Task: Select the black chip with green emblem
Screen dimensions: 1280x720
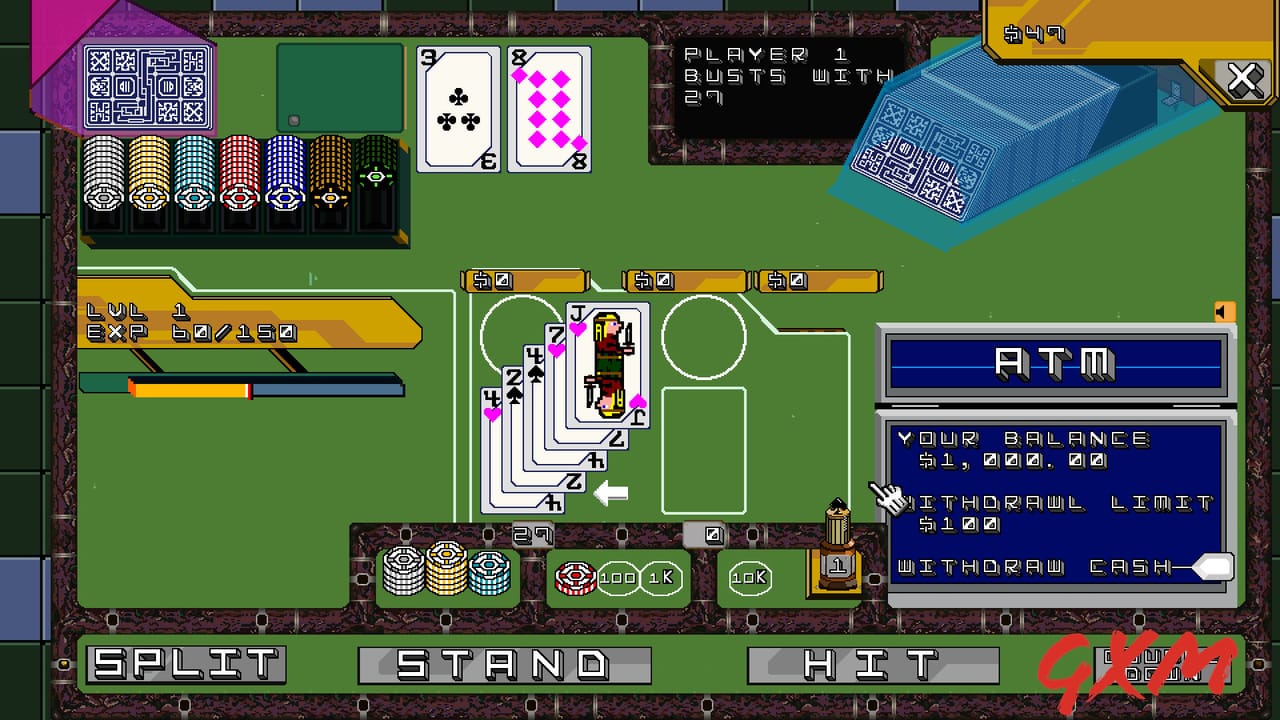Action: (x=372, y=177)
